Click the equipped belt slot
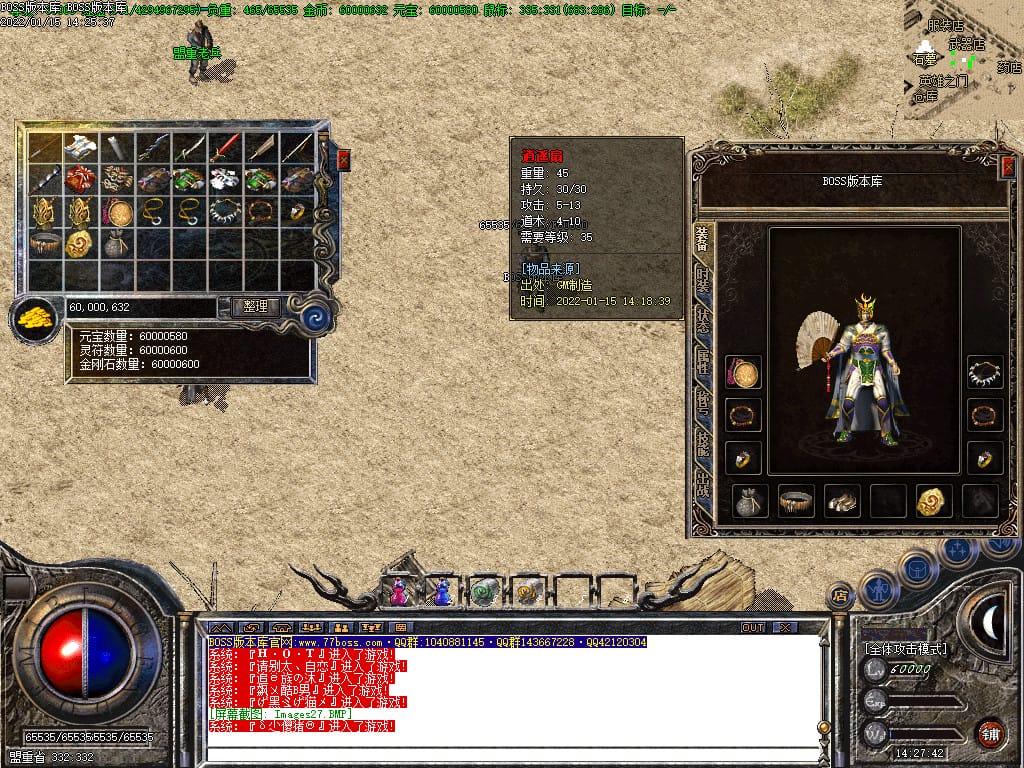 tap(796, 501)
